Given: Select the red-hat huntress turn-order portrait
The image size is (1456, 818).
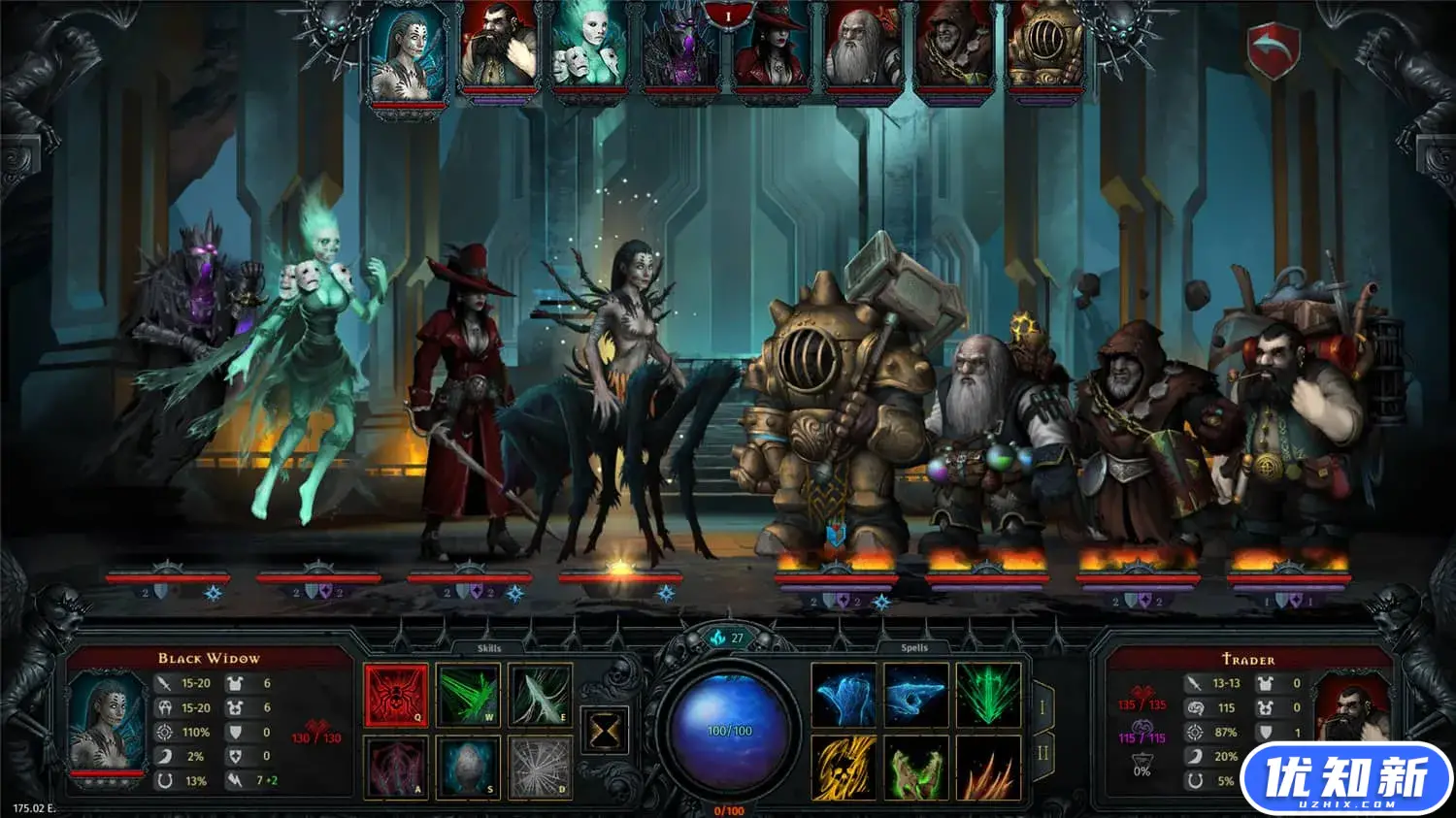Looking at the screenshot, I should 772,50.
